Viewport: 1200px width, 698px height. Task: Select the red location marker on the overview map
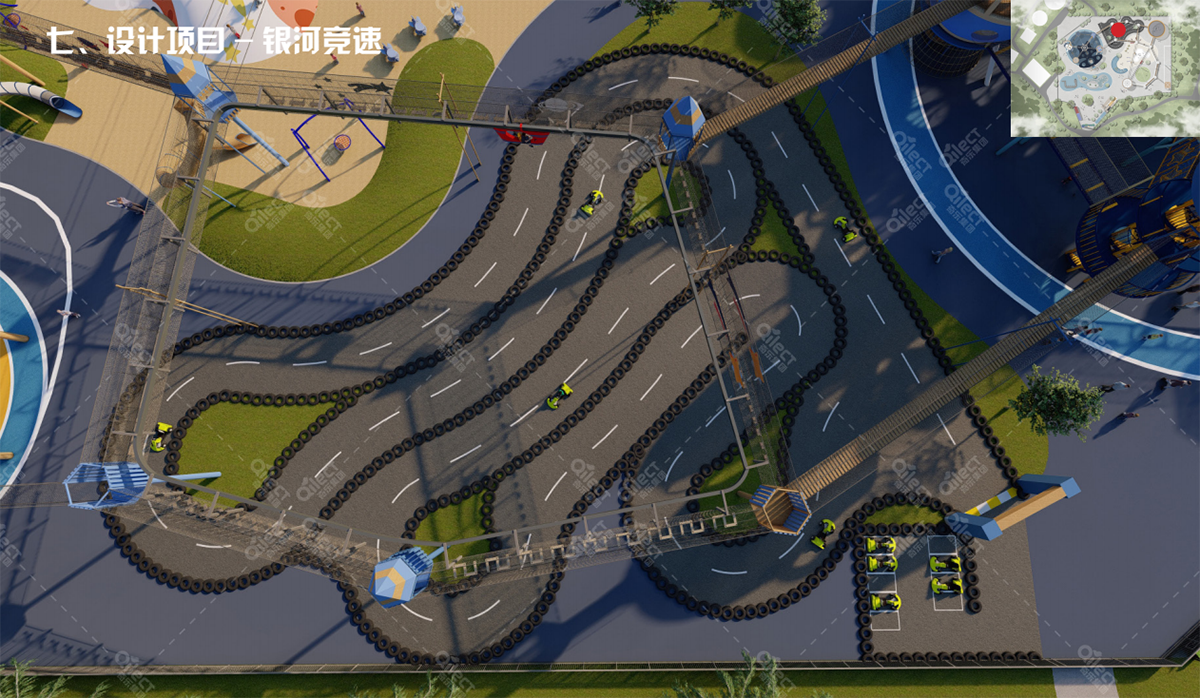1118,30
